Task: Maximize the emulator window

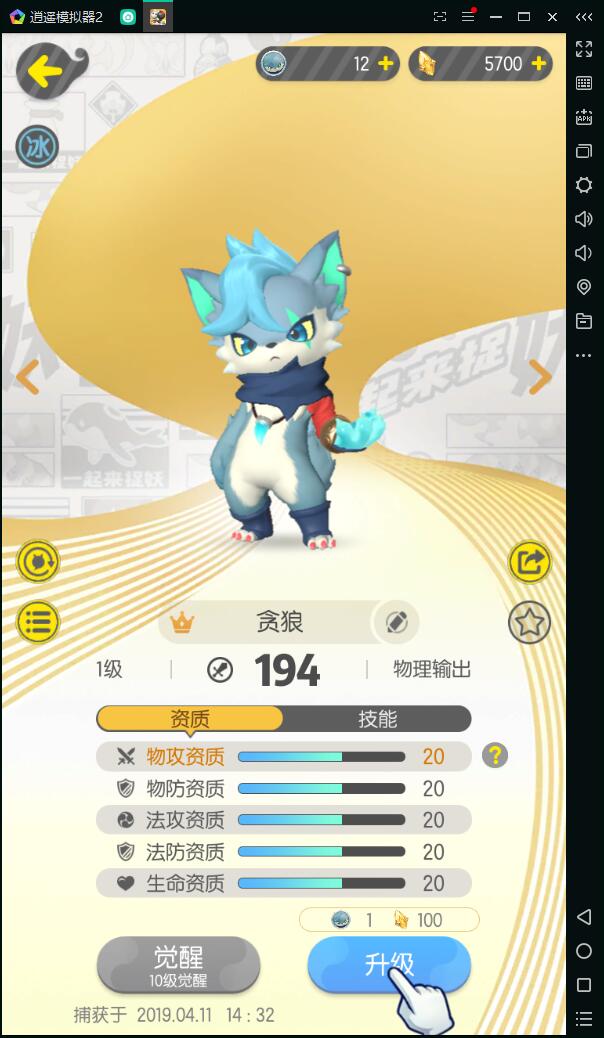Action: tap(523, 17)
